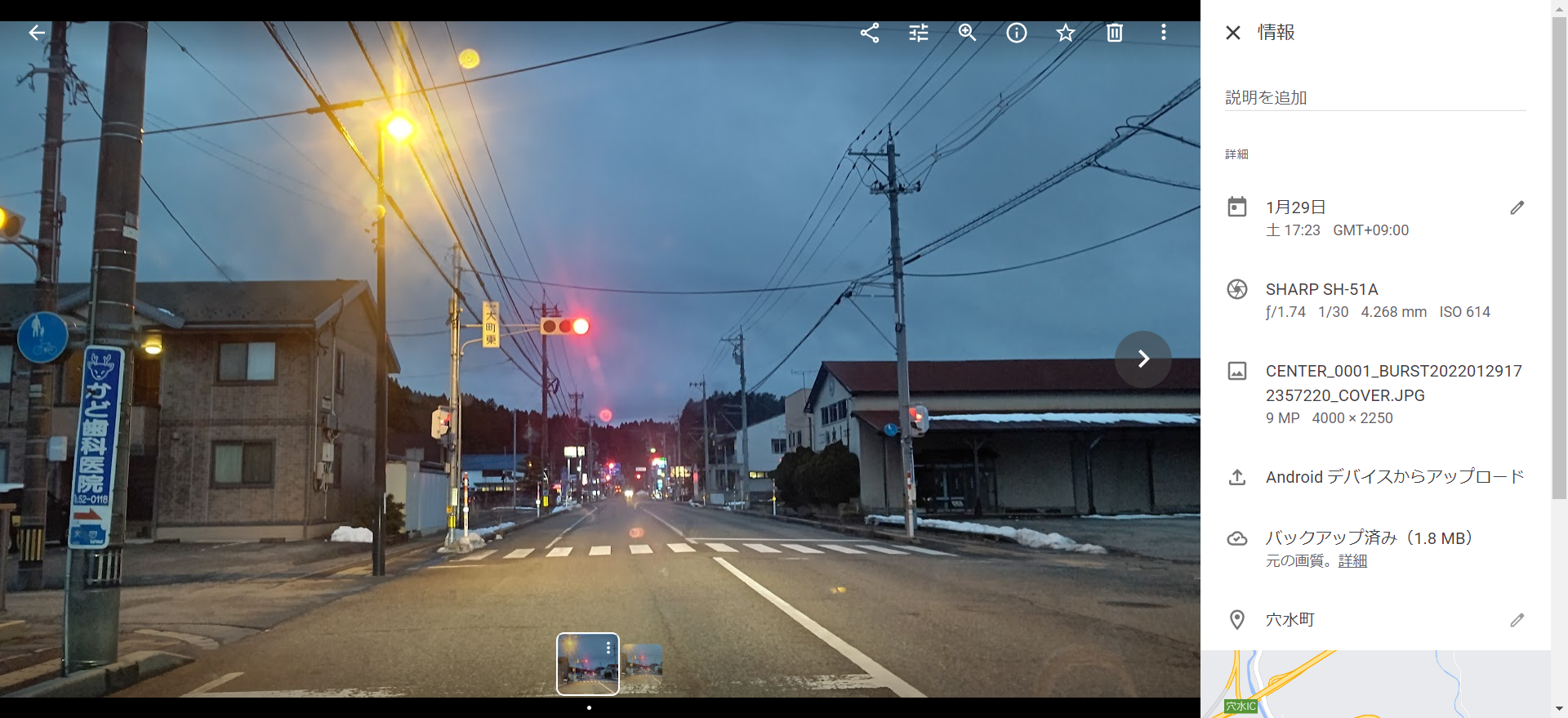The image size is (1568, 718).
Task: Go back using the top-left arrow
Action: click(x=37, y=33)
